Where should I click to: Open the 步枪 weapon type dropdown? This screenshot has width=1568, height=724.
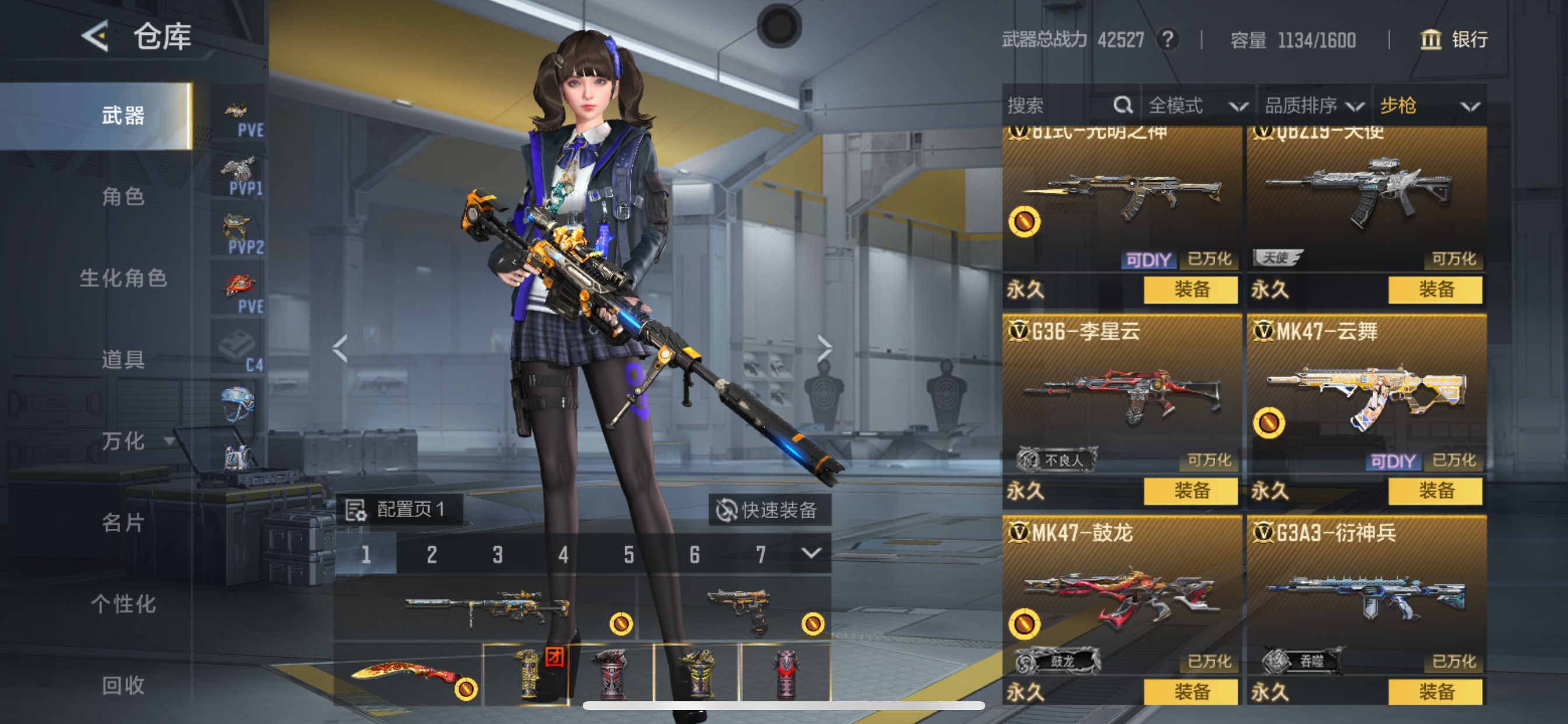coord(1429,106)
